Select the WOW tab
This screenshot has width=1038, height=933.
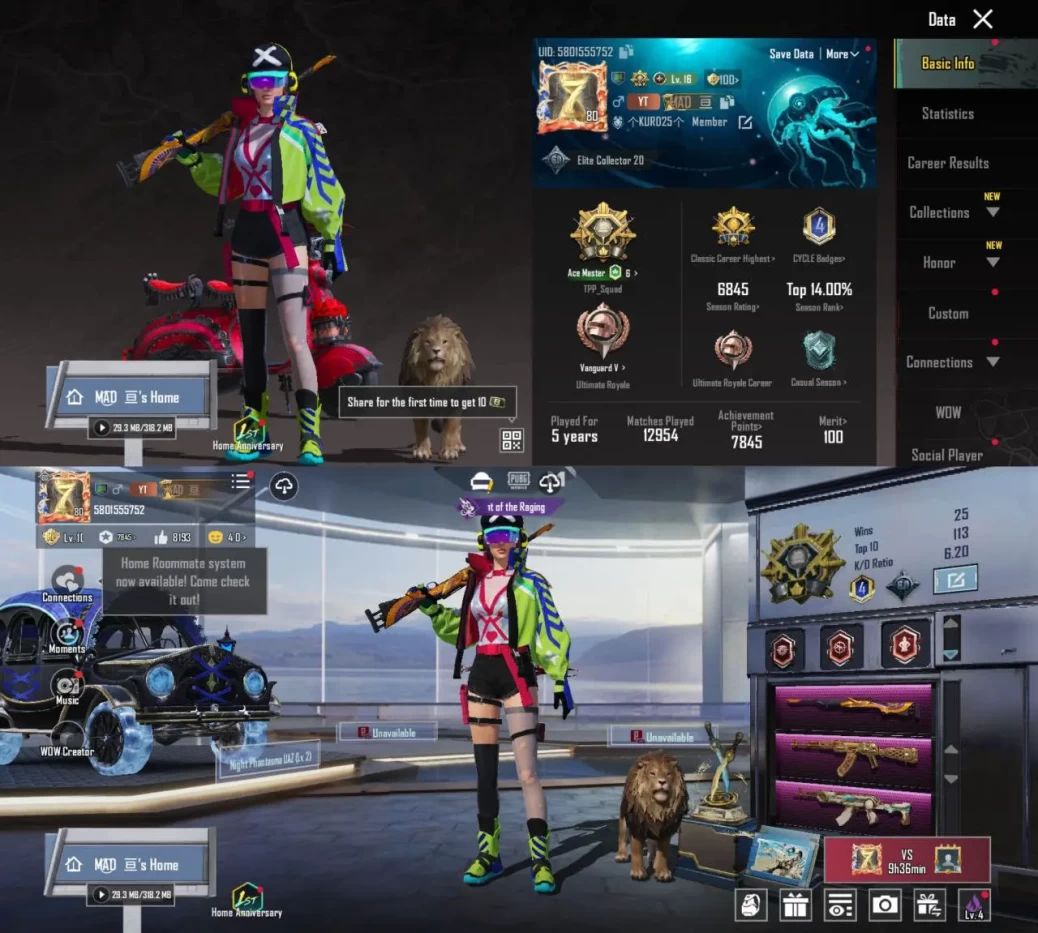coord(947,412)
